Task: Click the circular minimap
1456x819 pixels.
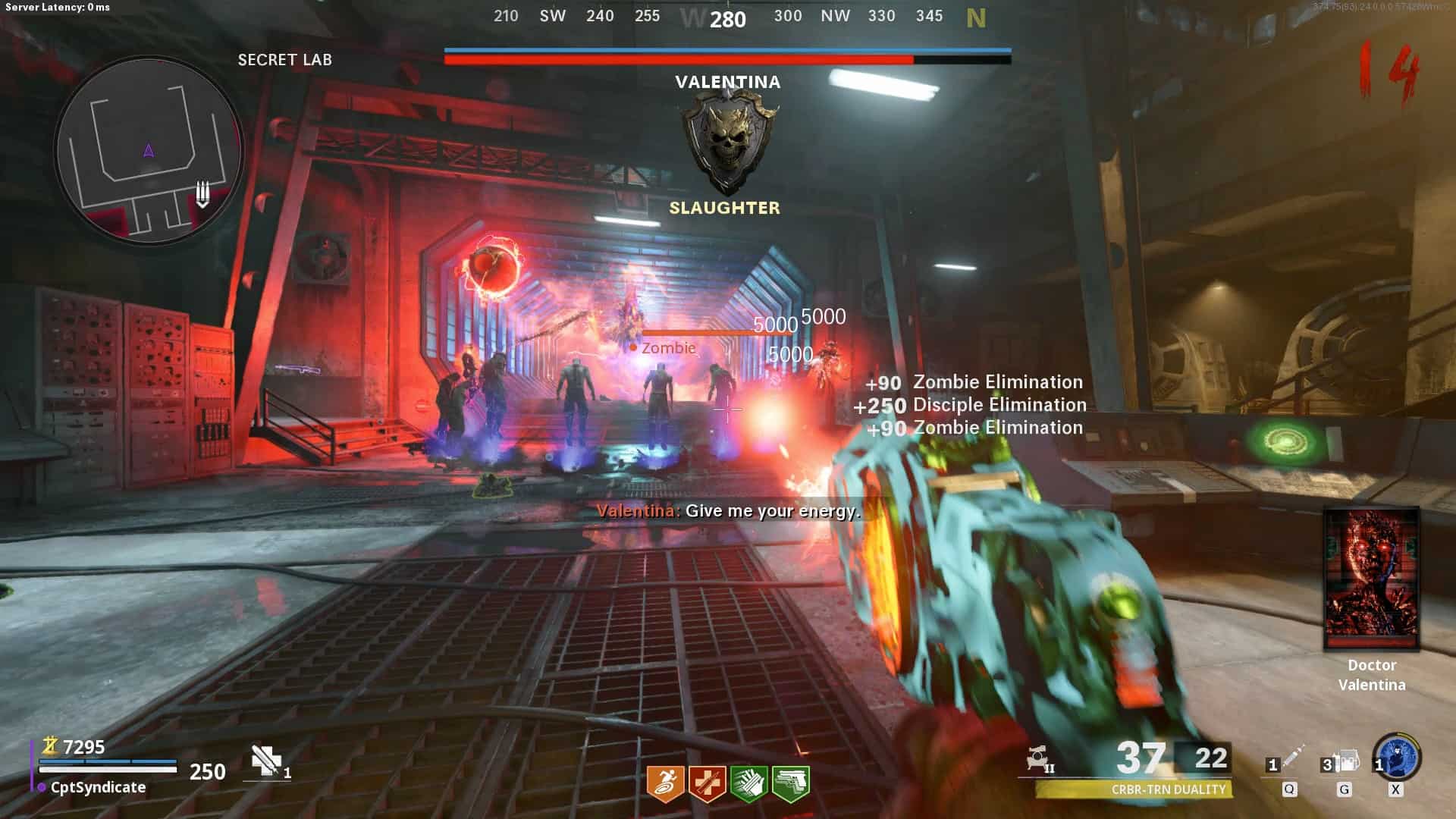Action: pos(149,152)
